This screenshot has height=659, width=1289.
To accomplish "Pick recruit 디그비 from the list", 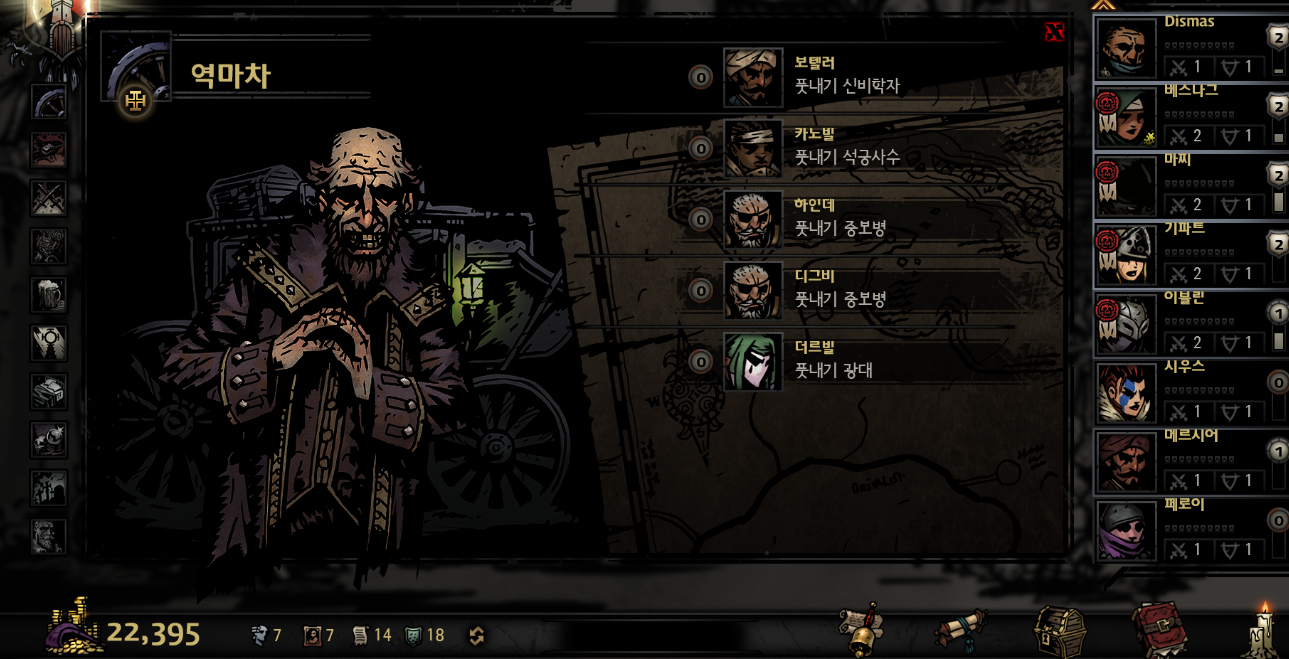I will pos(753,290).
